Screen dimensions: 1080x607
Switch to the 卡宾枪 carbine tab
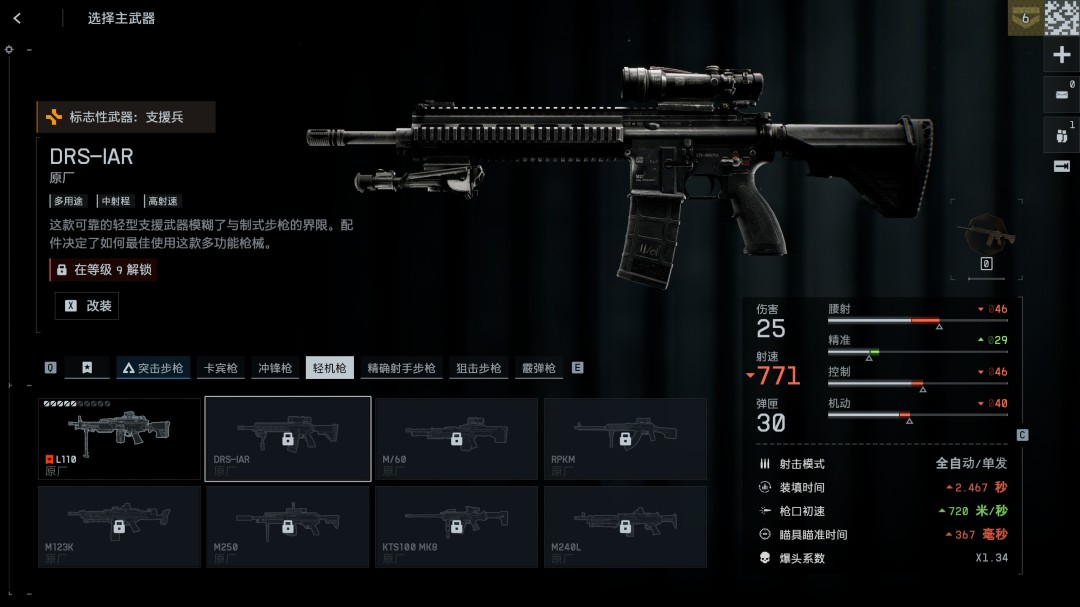[x=219, y=368]
